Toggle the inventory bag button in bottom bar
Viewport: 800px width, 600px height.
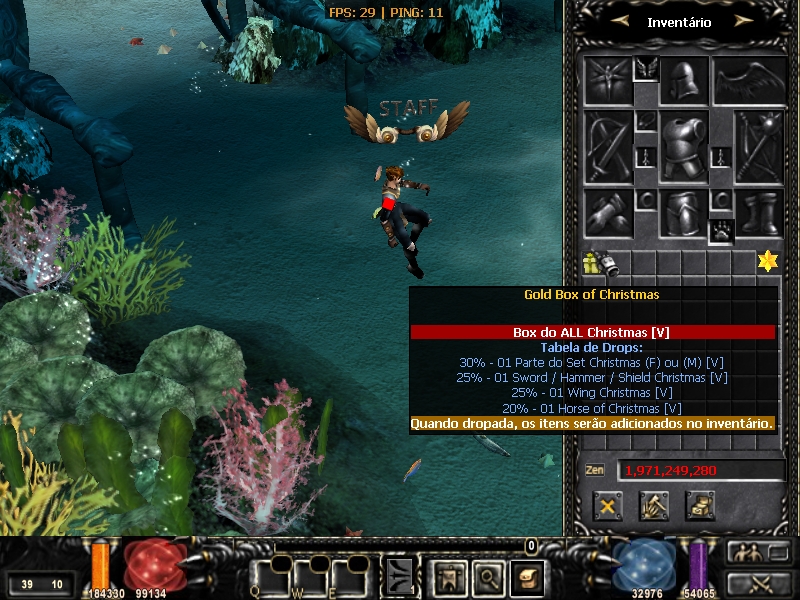pyautogui.click(x=526, y=576)
